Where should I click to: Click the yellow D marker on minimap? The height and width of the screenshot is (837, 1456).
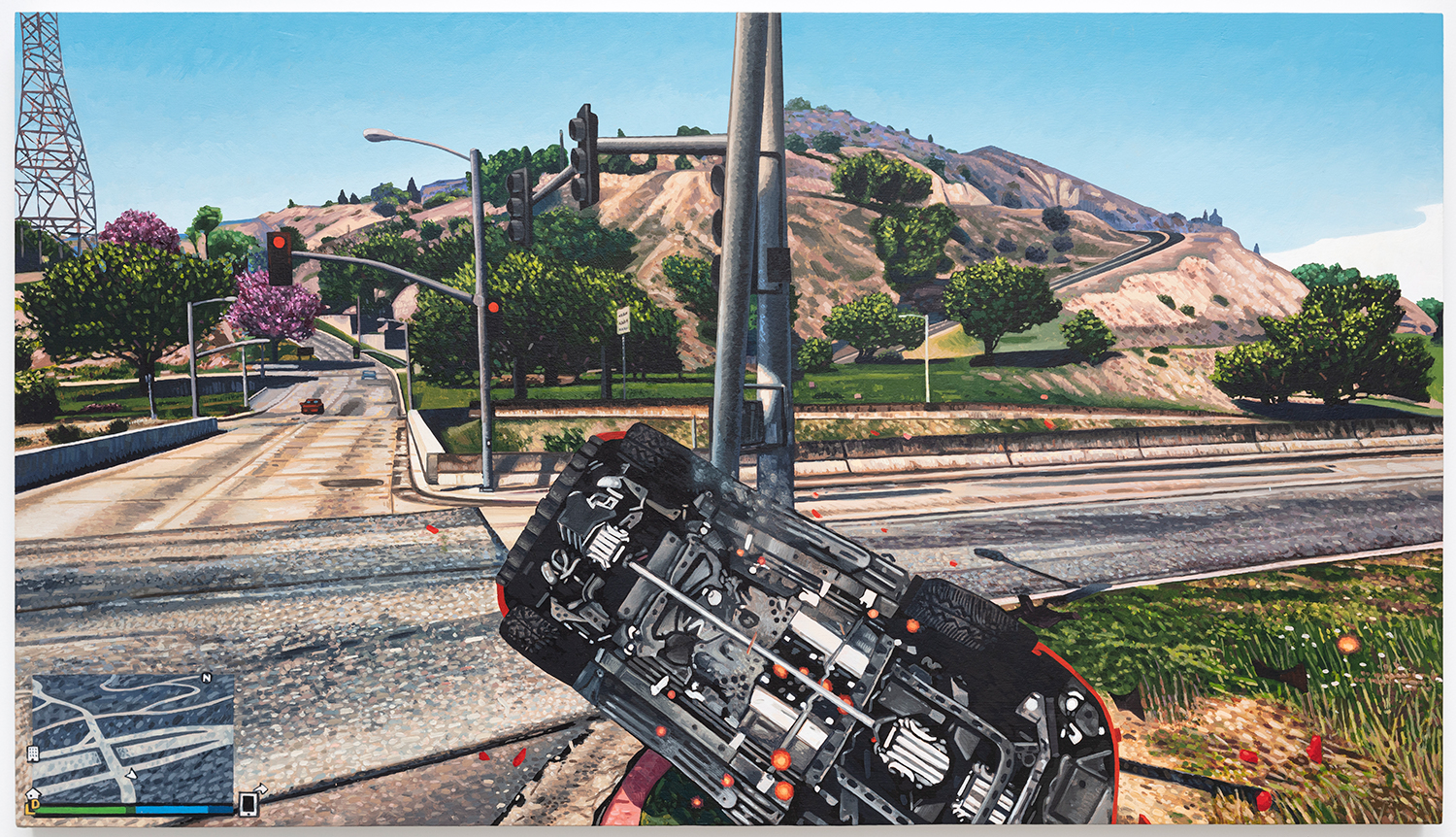[x=35, y=805]
